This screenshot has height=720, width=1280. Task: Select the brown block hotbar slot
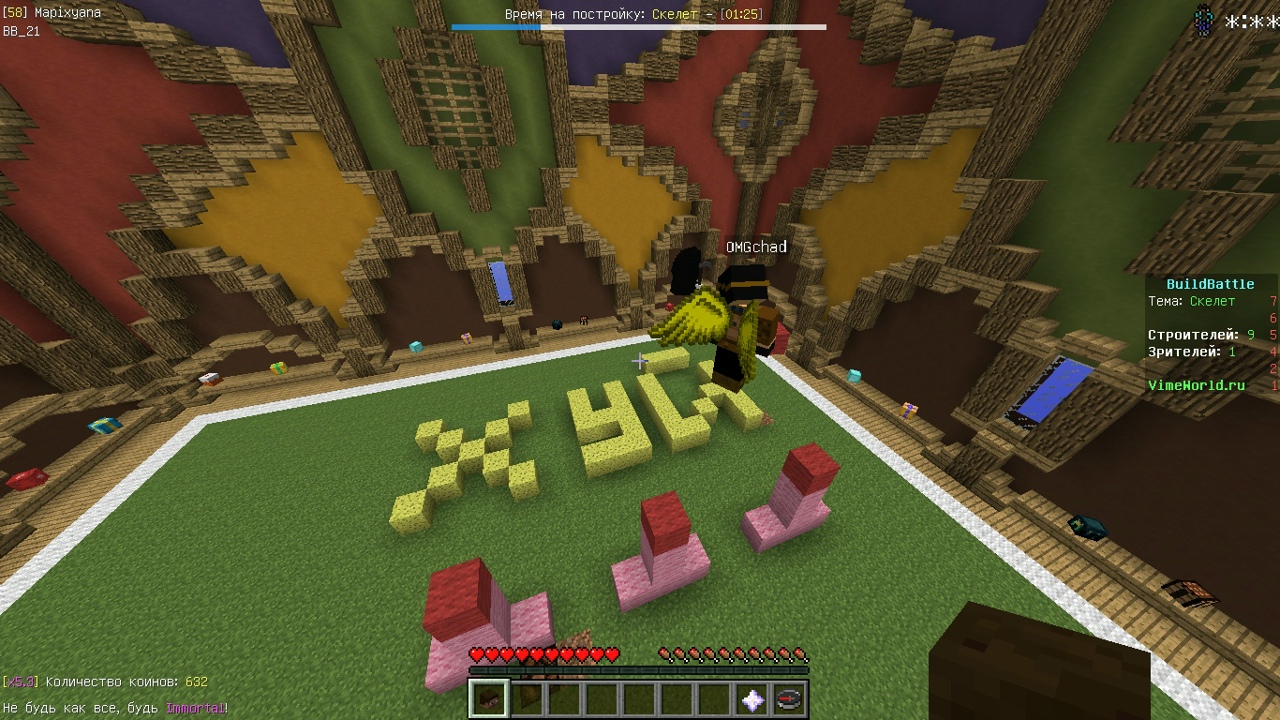(x=489, y=699)
